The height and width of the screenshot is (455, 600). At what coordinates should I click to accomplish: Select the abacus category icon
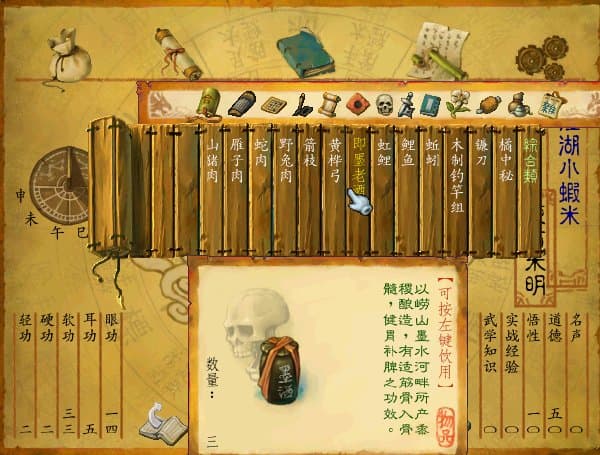273,104
